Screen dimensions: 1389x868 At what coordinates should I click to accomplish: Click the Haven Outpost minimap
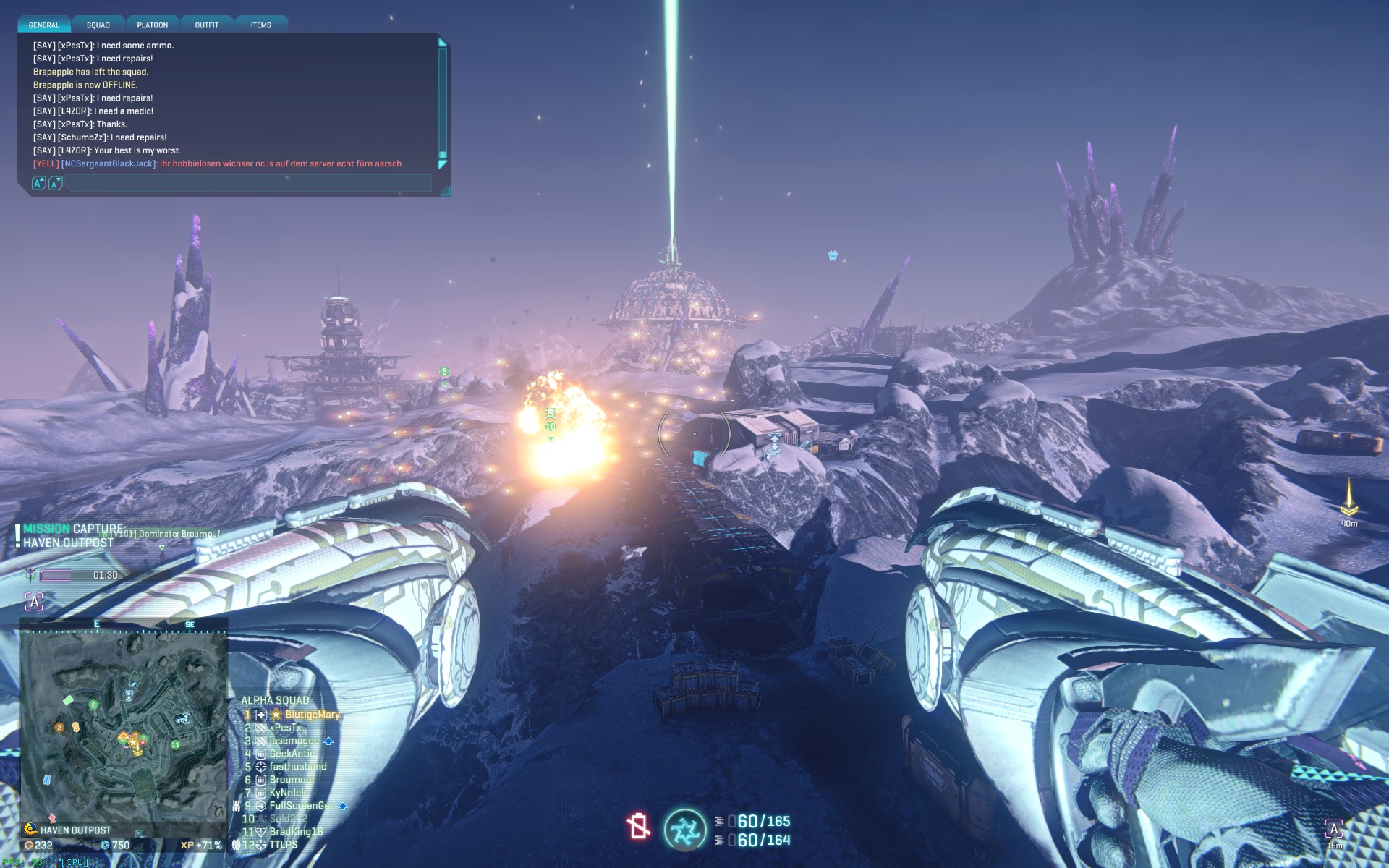(123, 727)
